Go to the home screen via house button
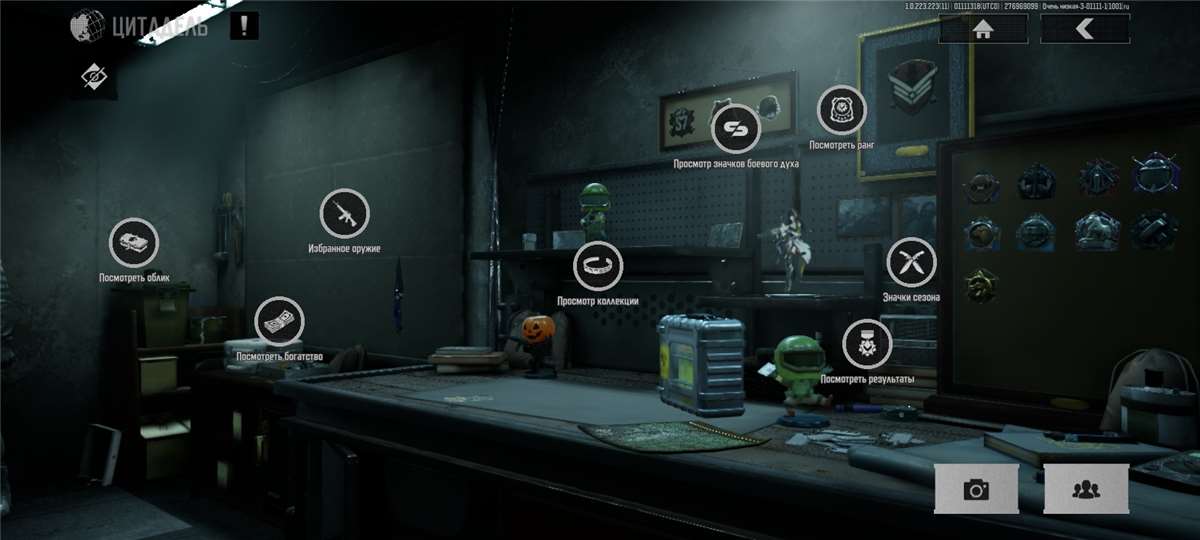The image size is (1200, 540). pyautogui.click(x=983, y=29)
